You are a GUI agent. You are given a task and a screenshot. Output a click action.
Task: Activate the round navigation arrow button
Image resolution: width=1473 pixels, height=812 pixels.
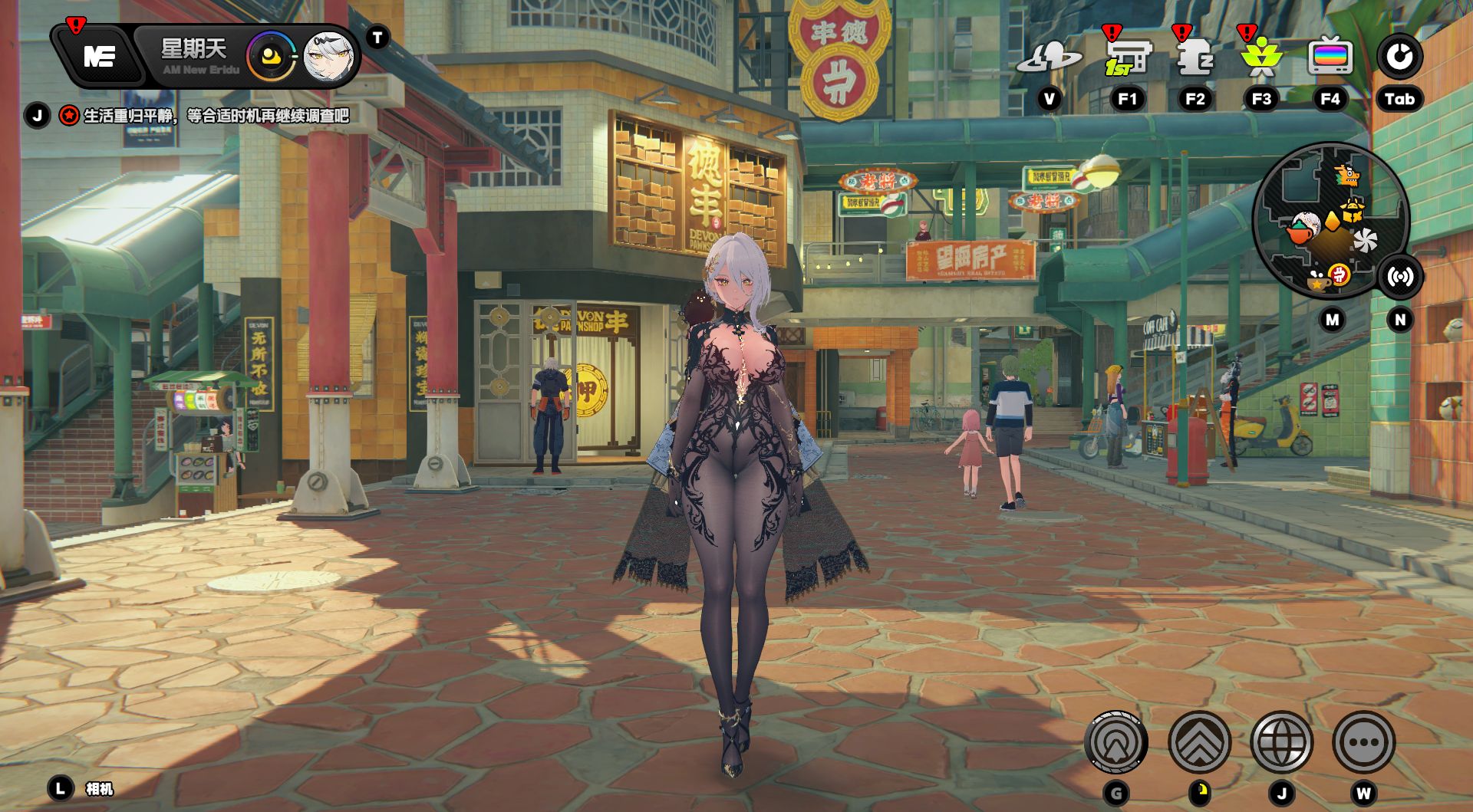pyautogui.click(x=1116, y=742)
